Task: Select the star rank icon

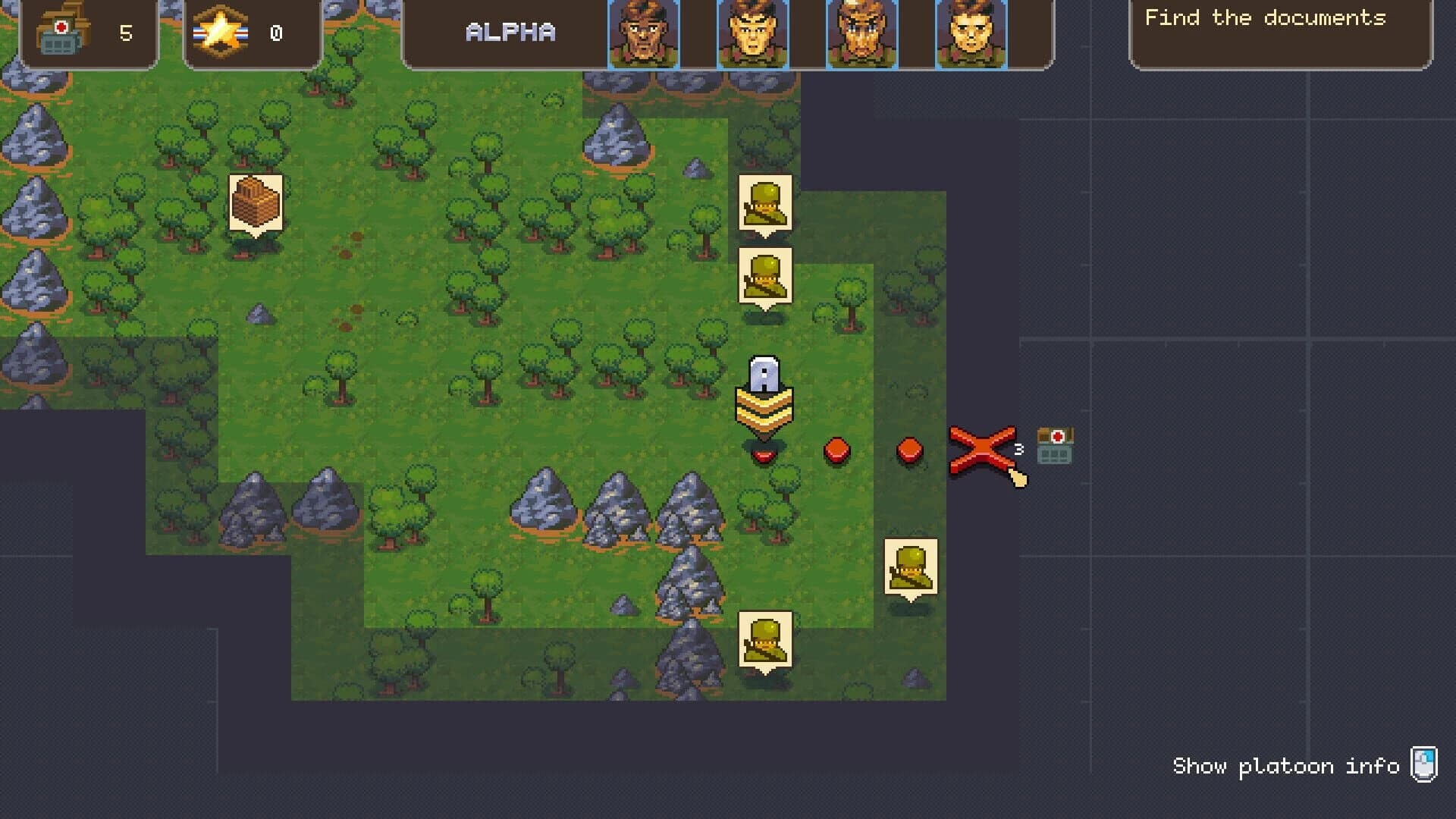Action: pos(220,30)
